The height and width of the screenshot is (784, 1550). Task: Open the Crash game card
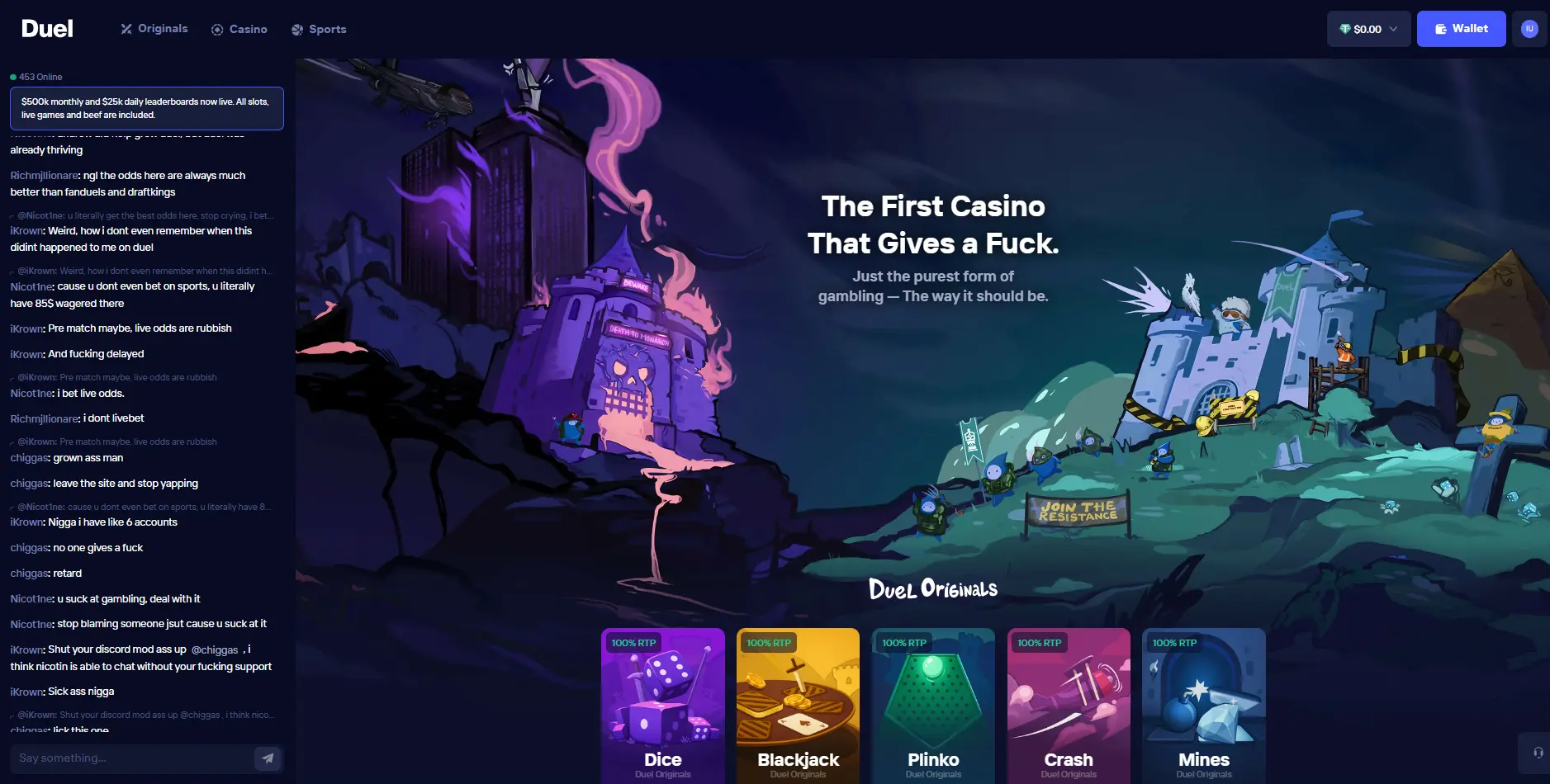[1068, 706]
